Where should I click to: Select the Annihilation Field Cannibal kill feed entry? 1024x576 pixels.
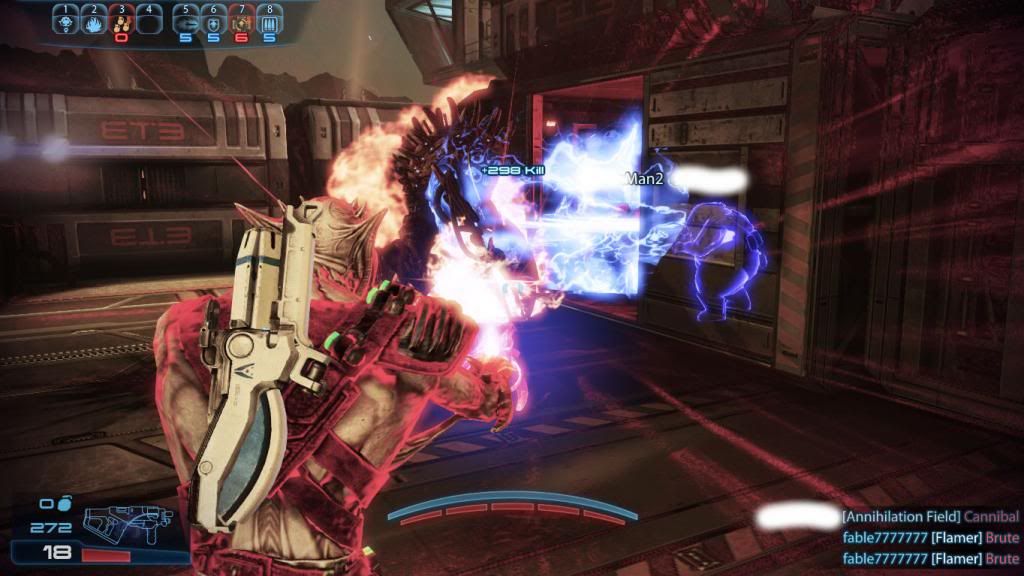[930, 517]
